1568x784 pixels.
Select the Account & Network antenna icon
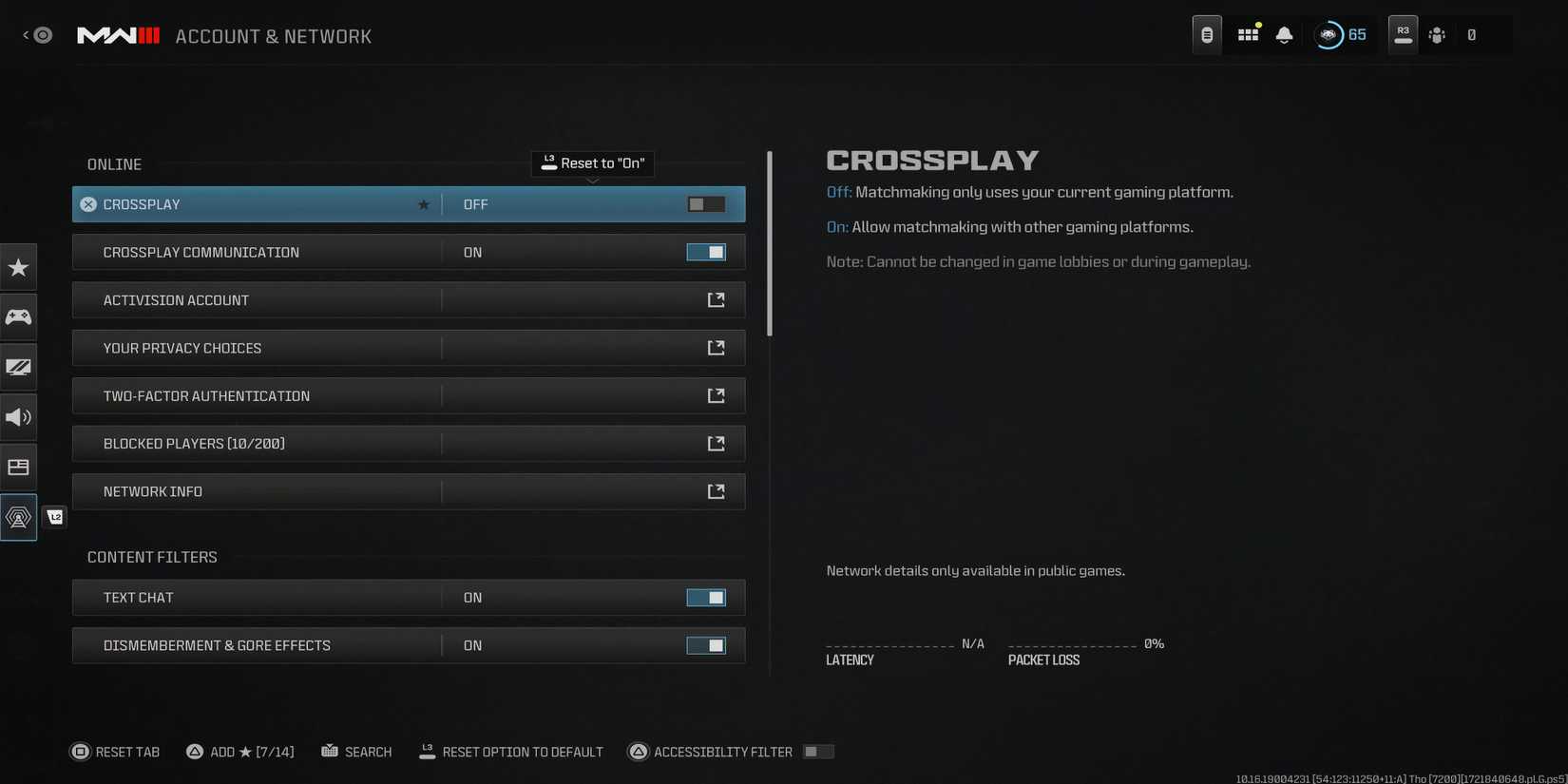coord(19,517)
